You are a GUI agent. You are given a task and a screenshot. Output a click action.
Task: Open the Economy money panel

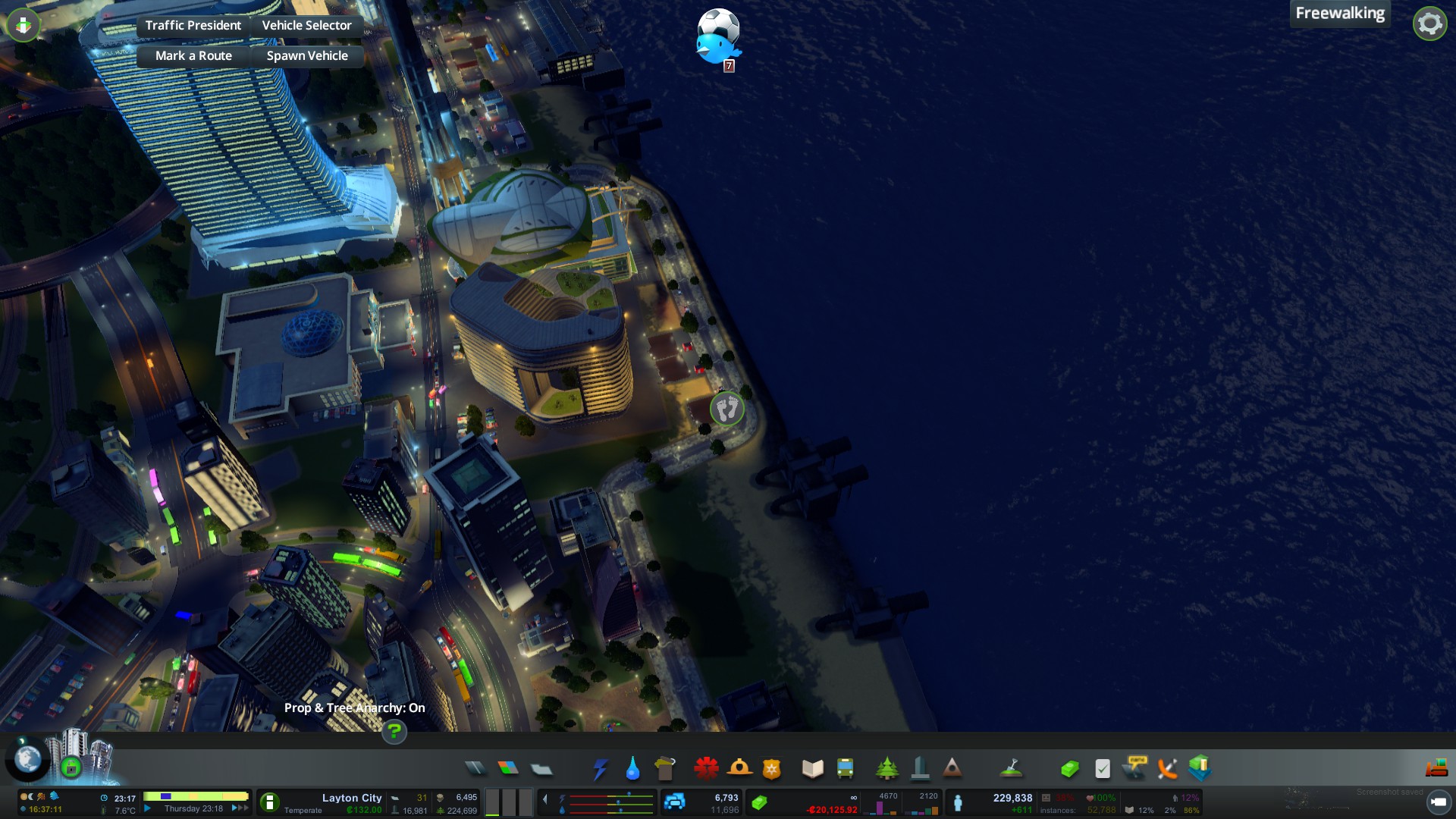(1069, 769)
